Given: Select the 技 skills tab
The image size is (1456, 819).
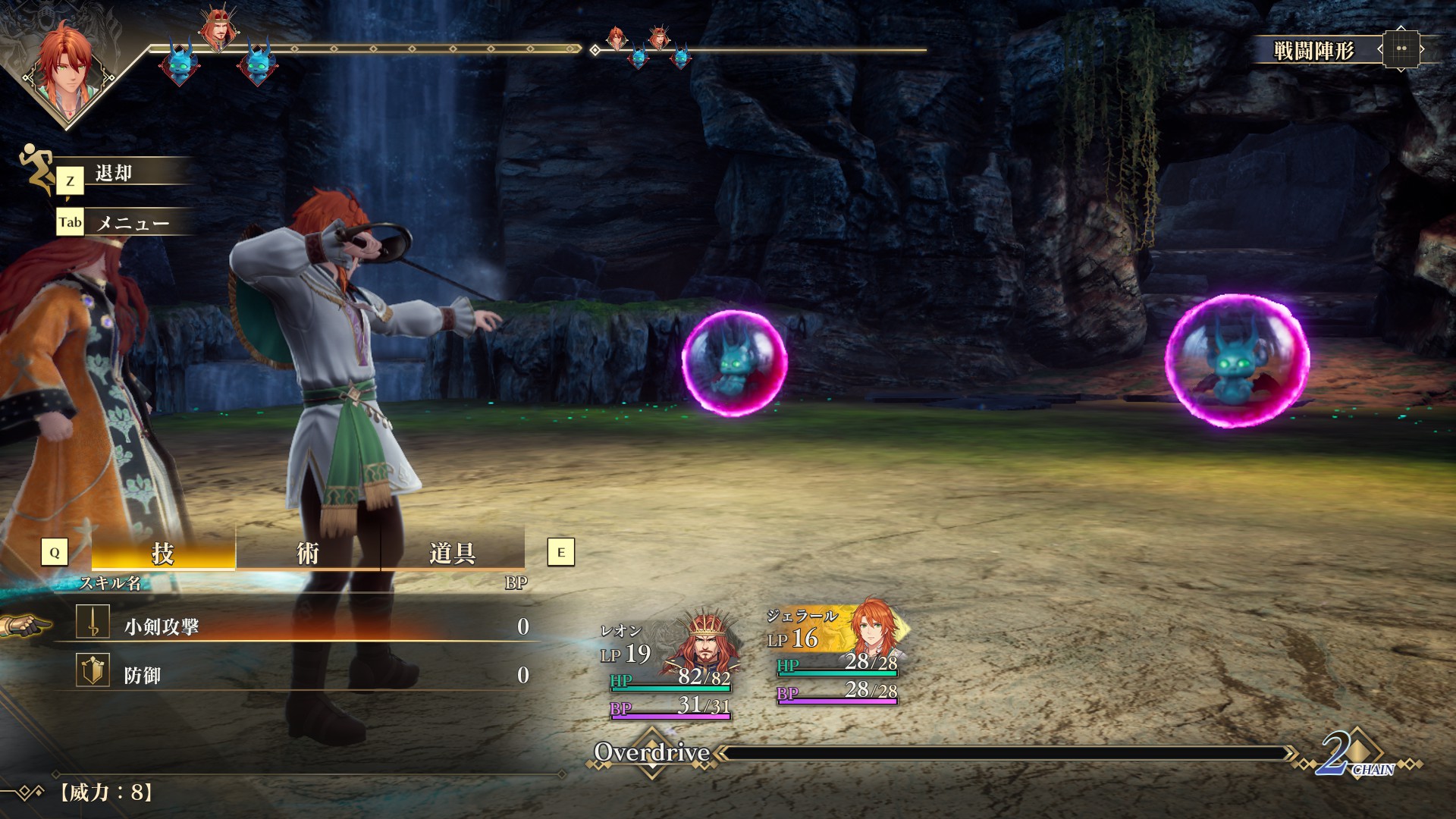Looking at the screenshot, I should [163, 553].
